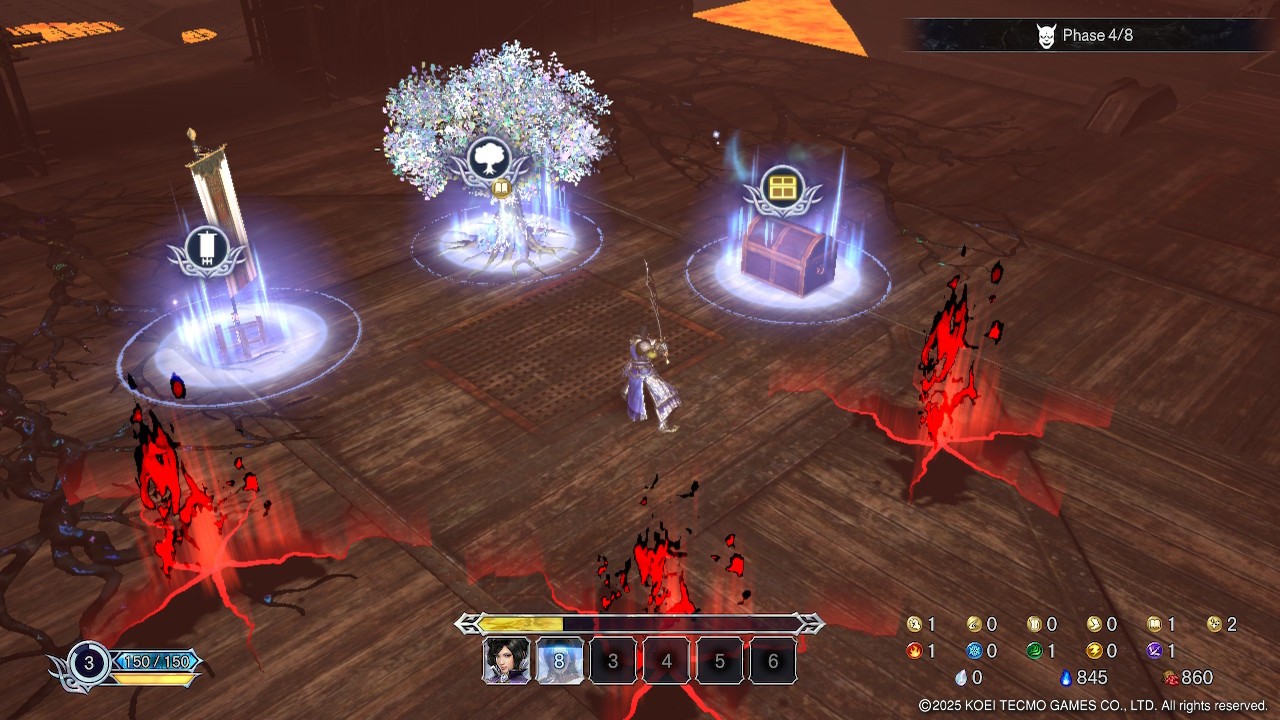Viewport: 1280px width, 720px height.
Task: Choose the treasure chest reward marker
Action: (x=782, y=187)
